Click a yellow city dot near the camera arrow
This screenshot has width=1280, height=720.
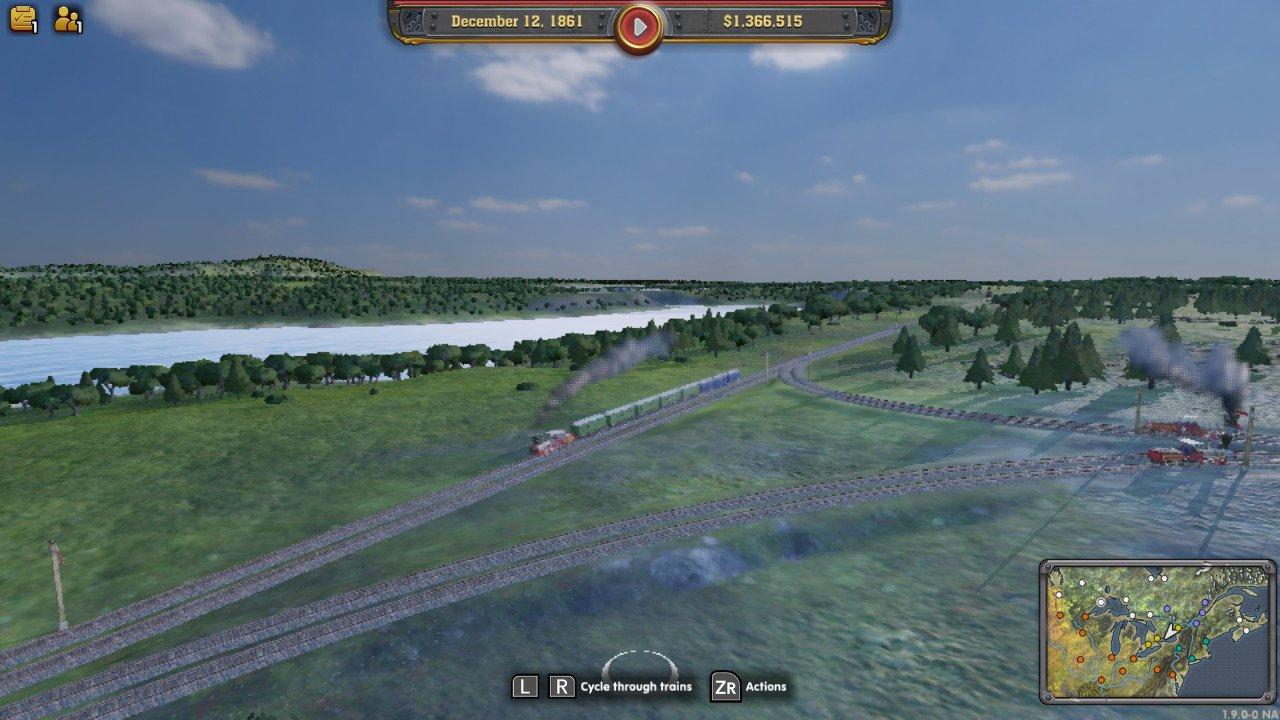point(1178,627)
